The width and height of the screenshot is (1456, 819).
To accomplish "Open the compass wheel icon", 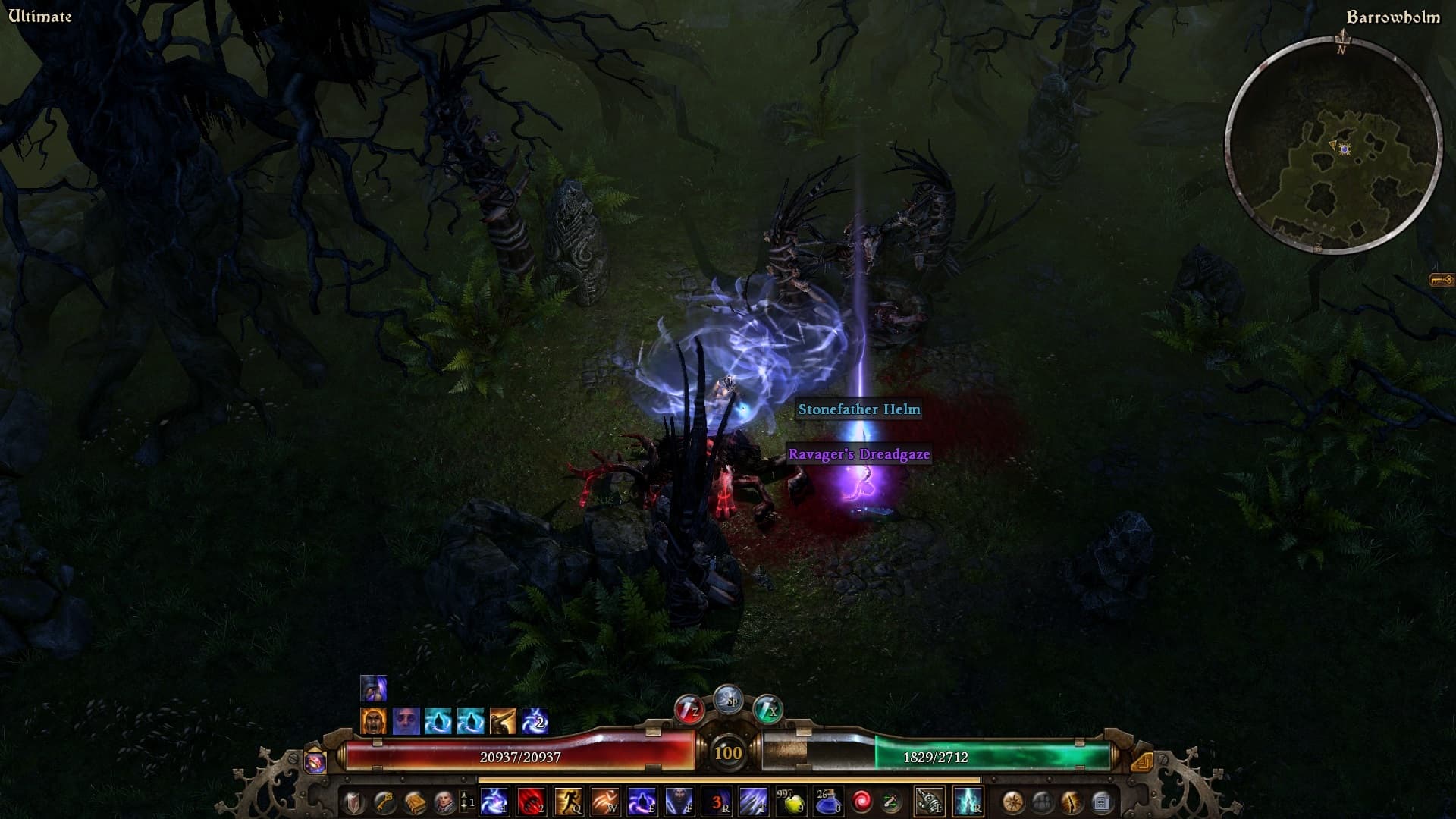I will click(1013, 801).
